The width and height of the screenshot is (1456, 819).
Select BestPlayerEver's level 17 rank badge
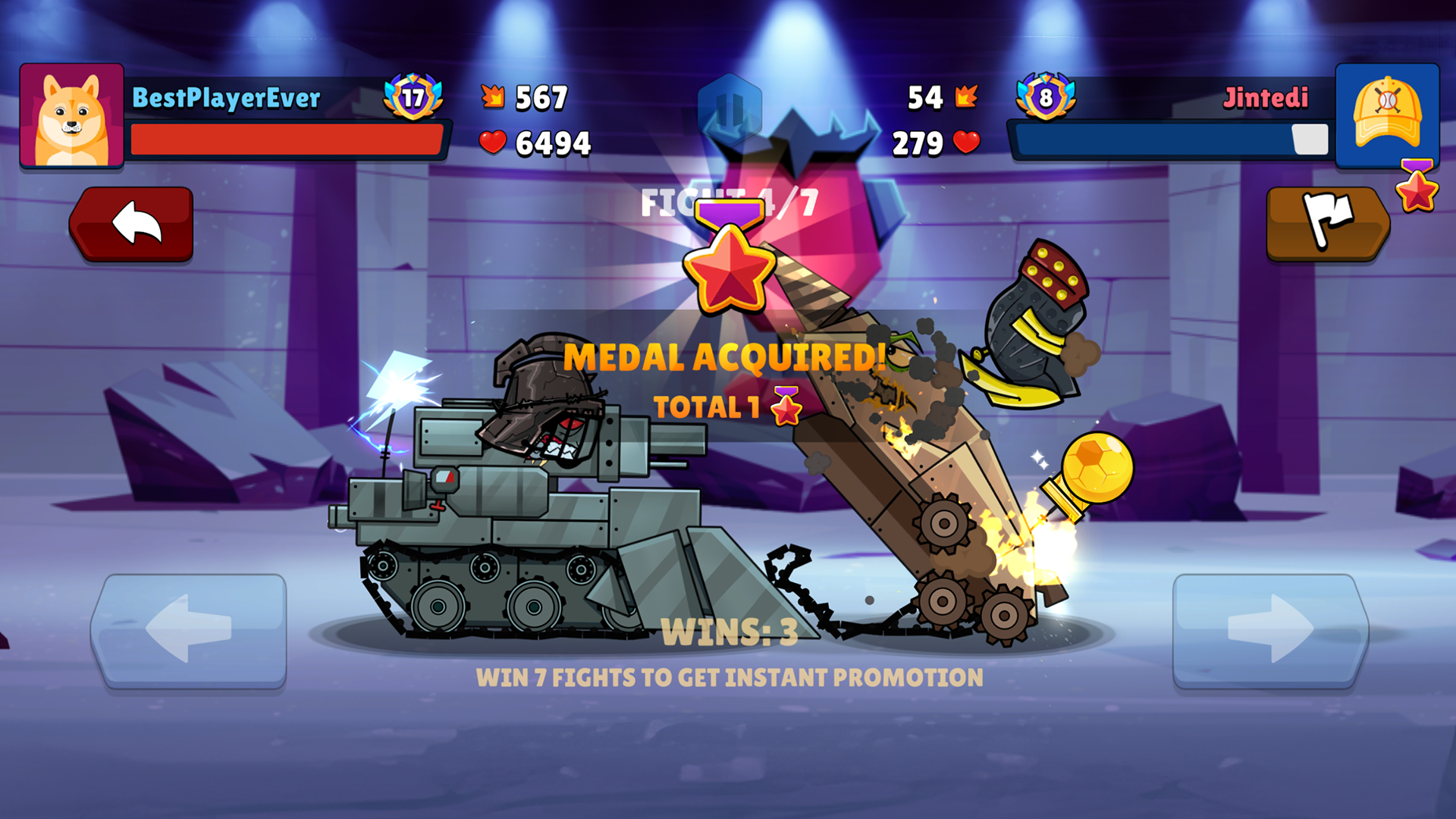tap(413, 96)
